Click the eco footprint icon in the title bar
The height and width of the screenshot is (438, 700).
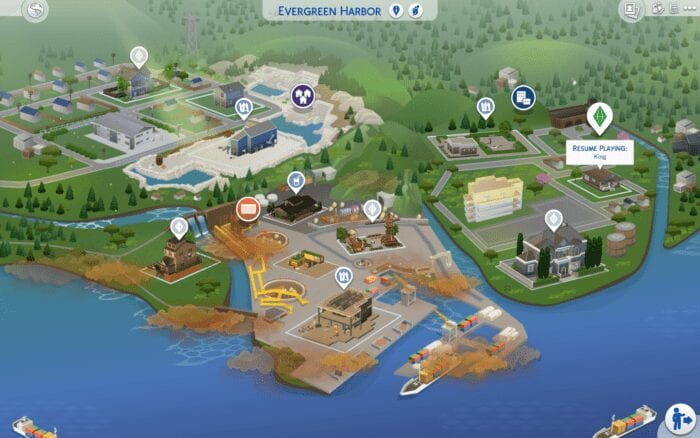417,10
